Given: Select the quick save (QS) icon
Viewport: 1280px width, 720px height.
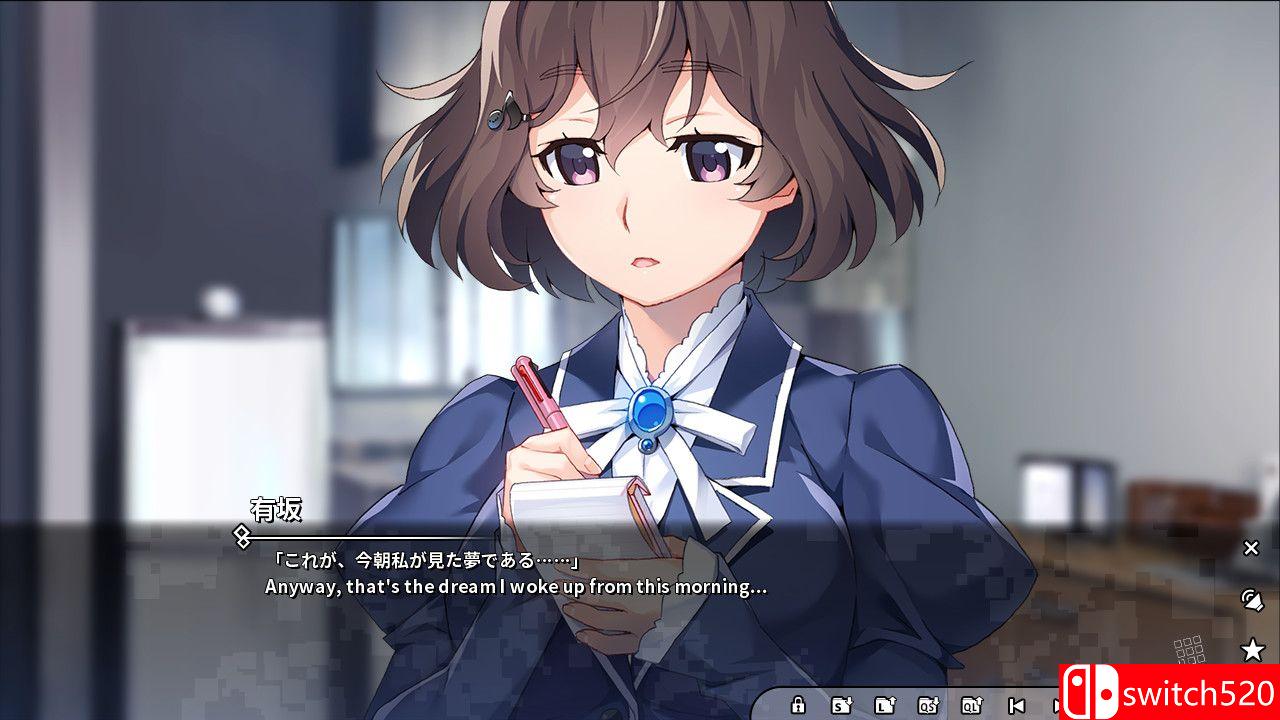Looking at the screenshot, I should [x=926, y=705].
